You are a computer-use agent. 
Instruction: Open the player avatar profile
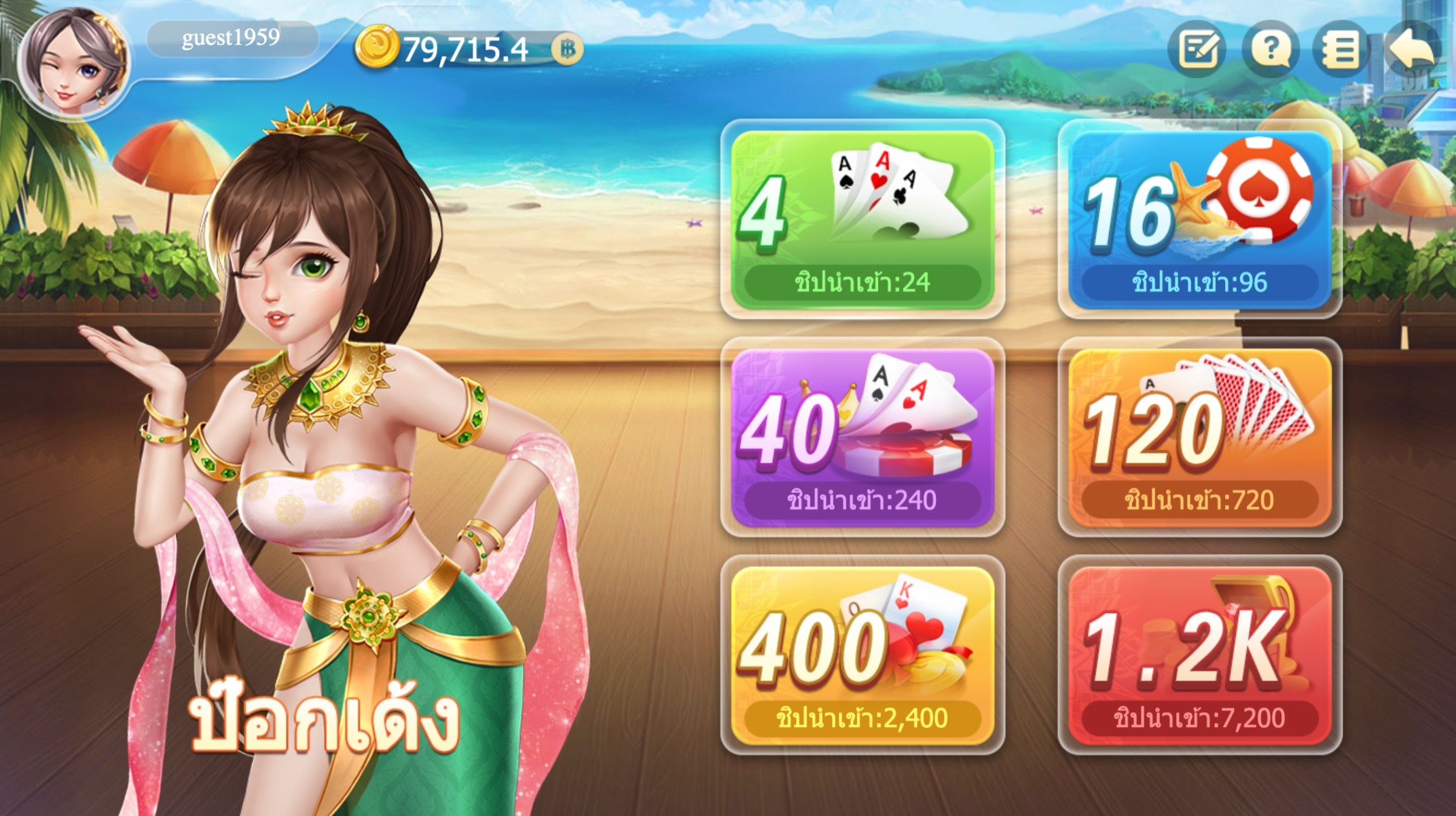(73, 62)
